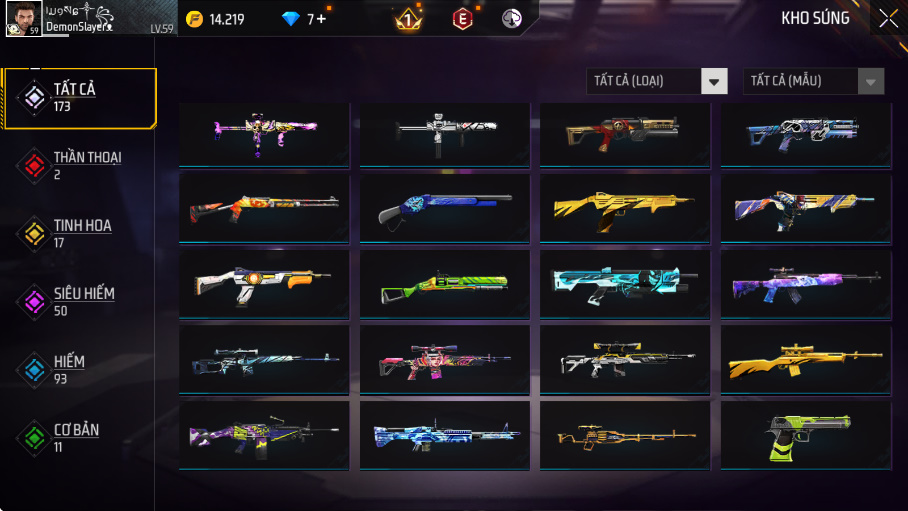Select the Tất Cả category tab
The height and width of the screenshot is (511, 908).
79,98
